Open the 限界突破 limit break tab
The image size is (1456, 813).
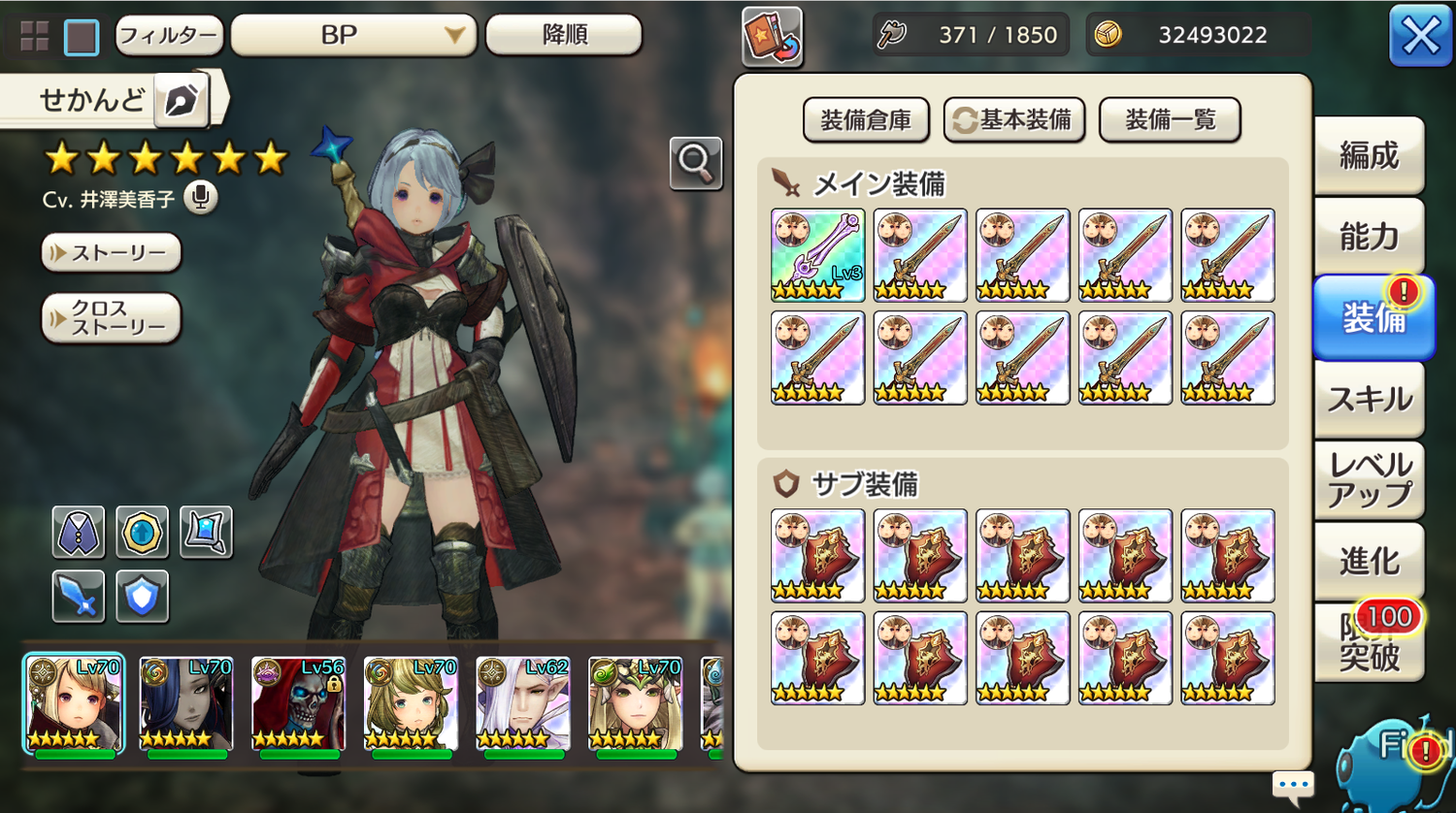coord(1369,642)
